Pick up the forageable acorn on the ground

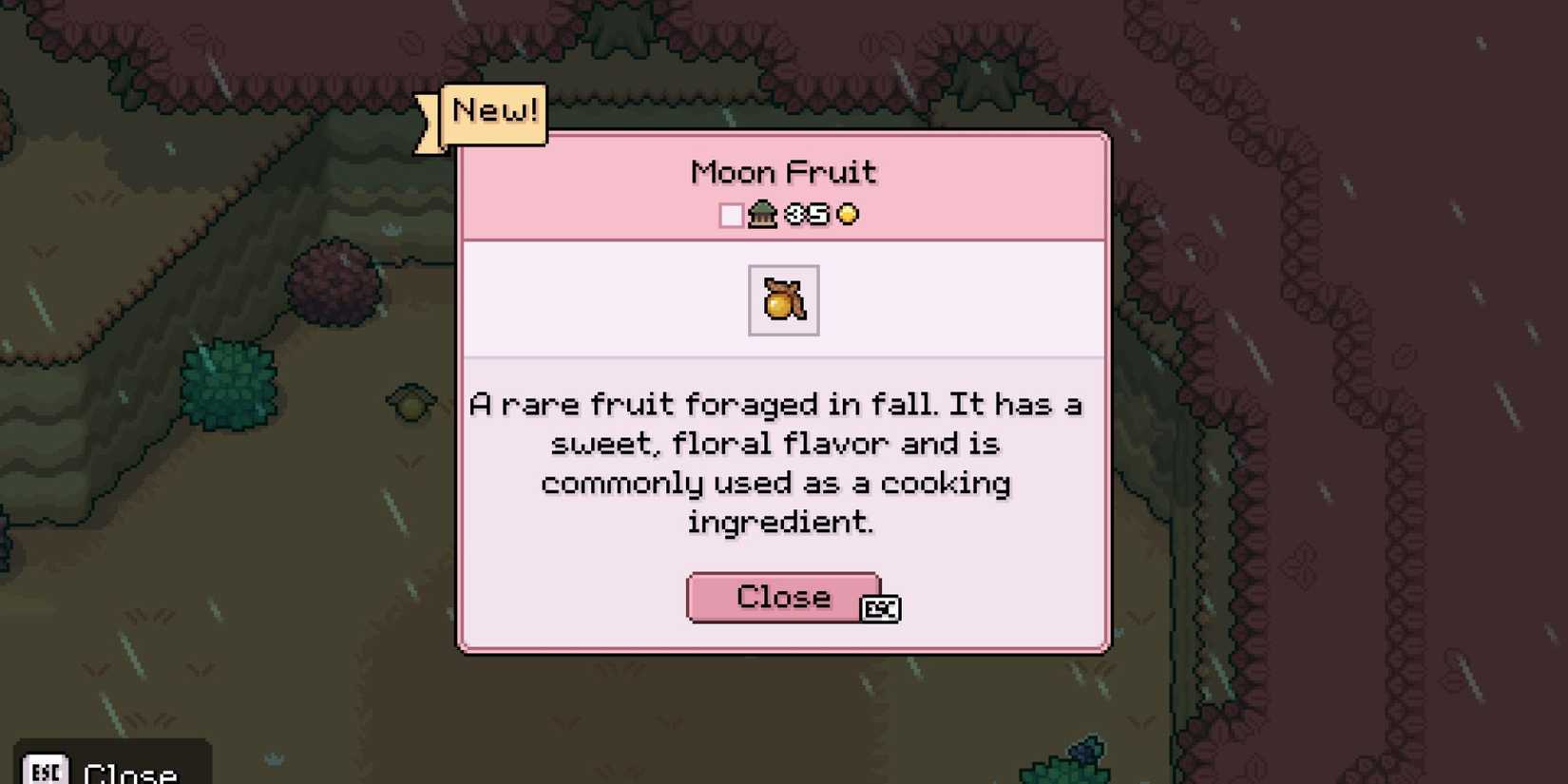(411, 402)
